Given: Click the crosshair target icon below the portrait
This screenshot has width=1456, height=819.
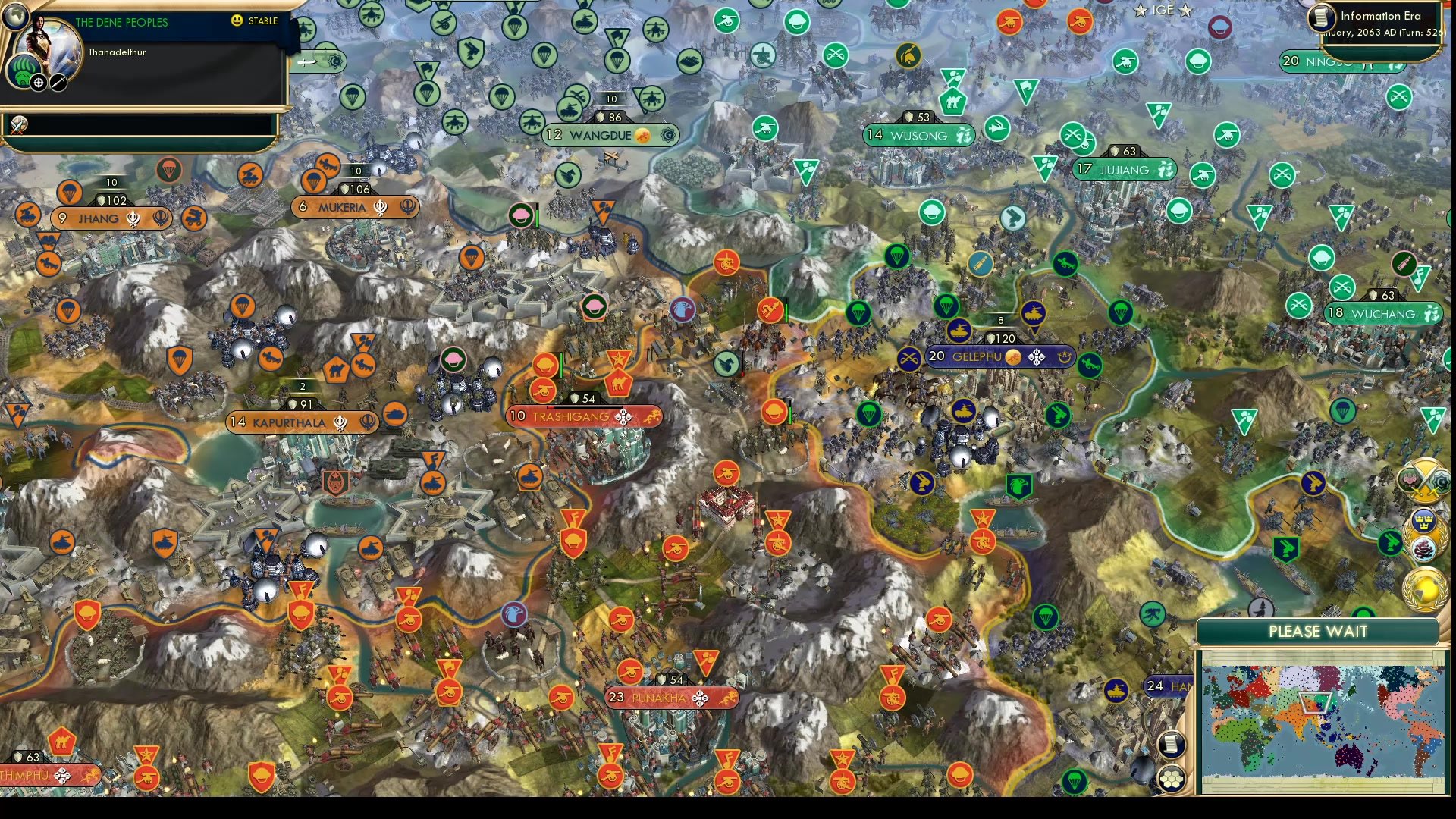Looking at the screenshot, I should click(38, 82).
